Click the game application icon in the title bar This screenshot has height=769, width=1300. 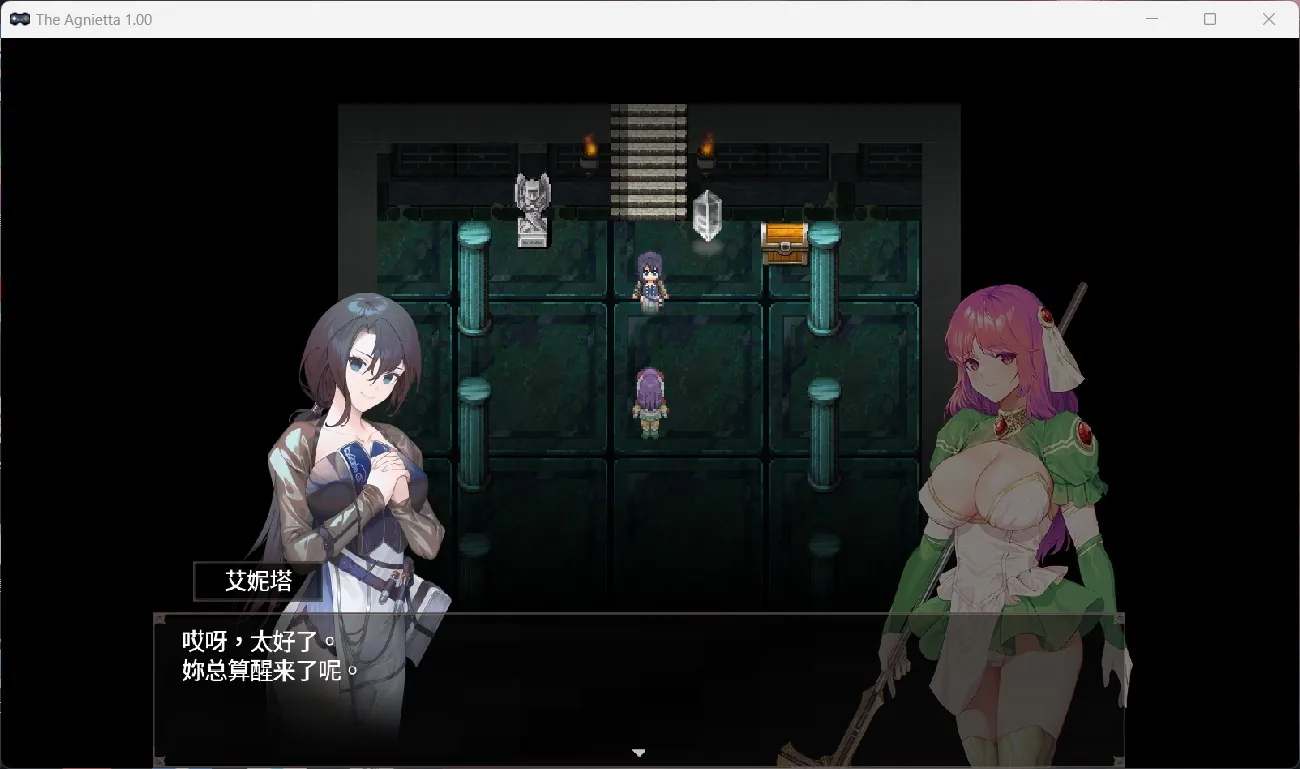pos(19,18)
